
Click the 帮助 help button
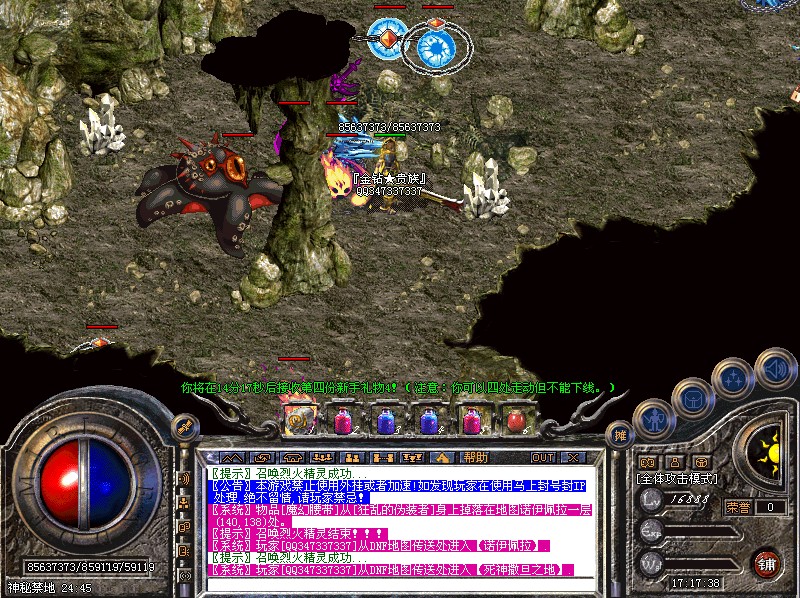click(x=474, y=457)
